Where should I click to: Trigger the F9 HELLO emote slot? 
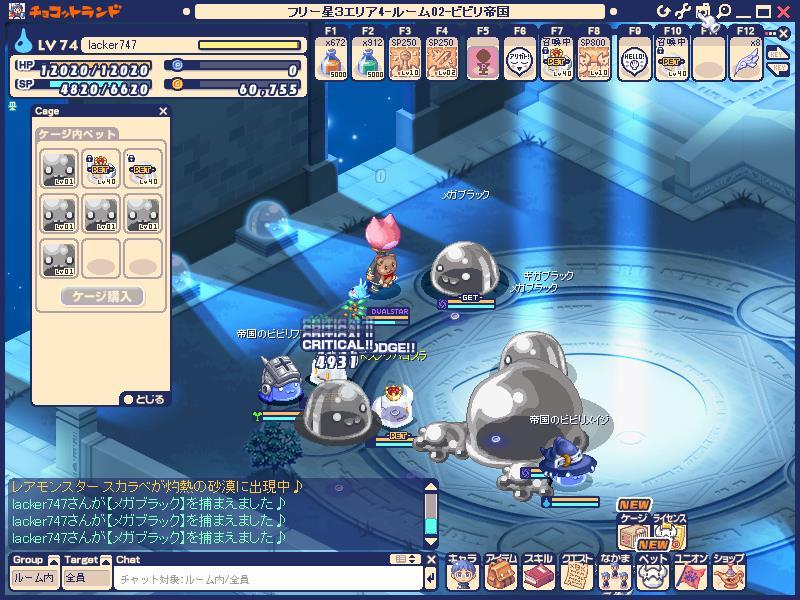pos(634,58)
